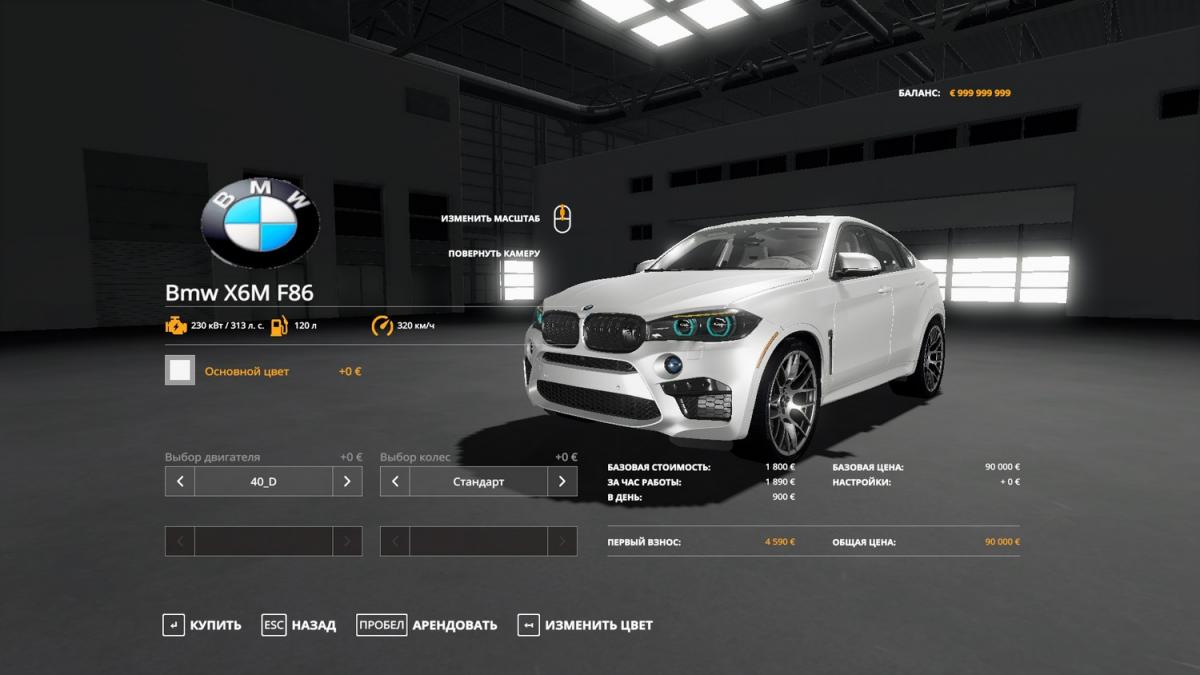Open Изменить цвет color change
The height and width of the screenshot is (675, 1200).
[585, 625]
